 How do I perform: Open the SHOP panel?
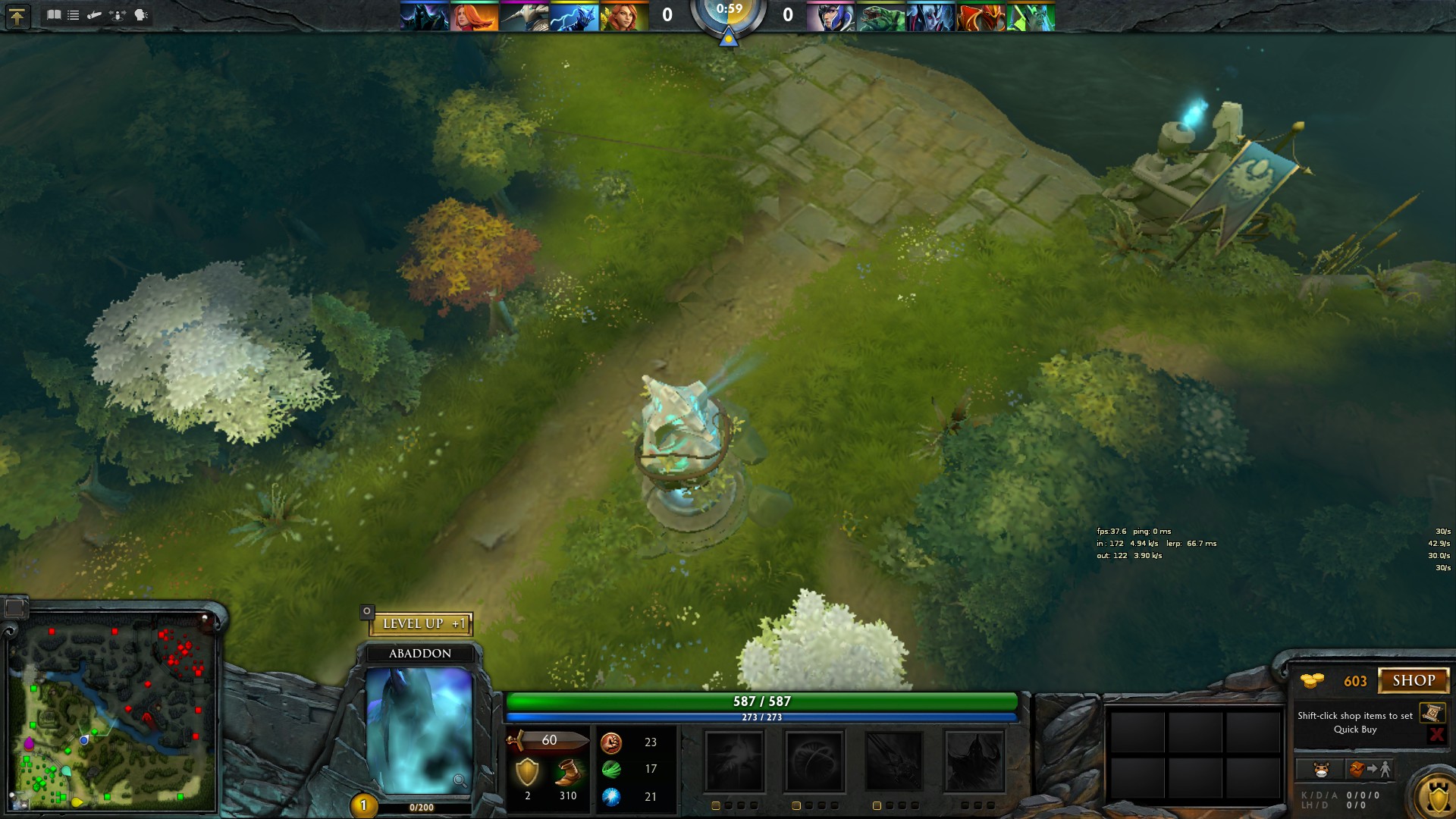tap(1413, 680)
